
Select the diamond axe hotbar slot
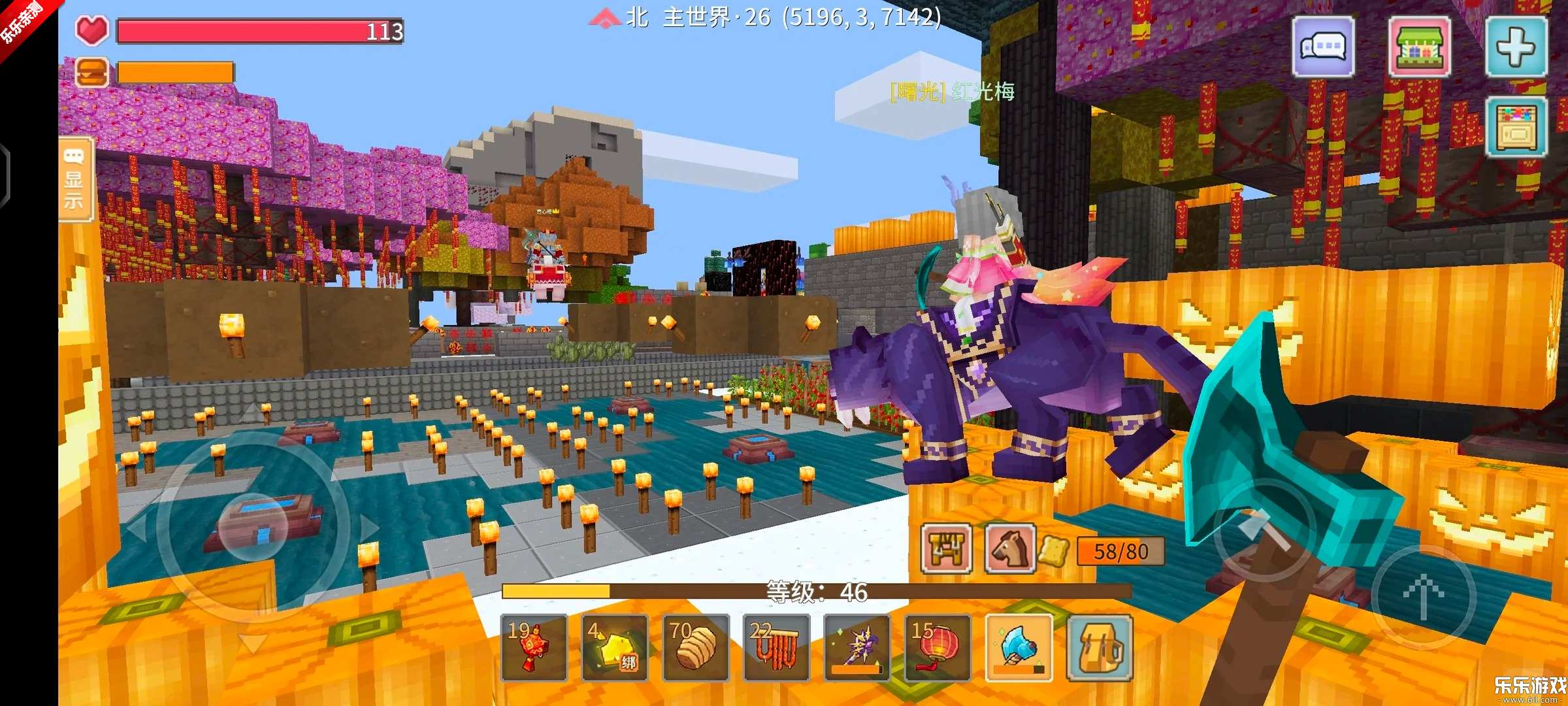(1018, 647)
